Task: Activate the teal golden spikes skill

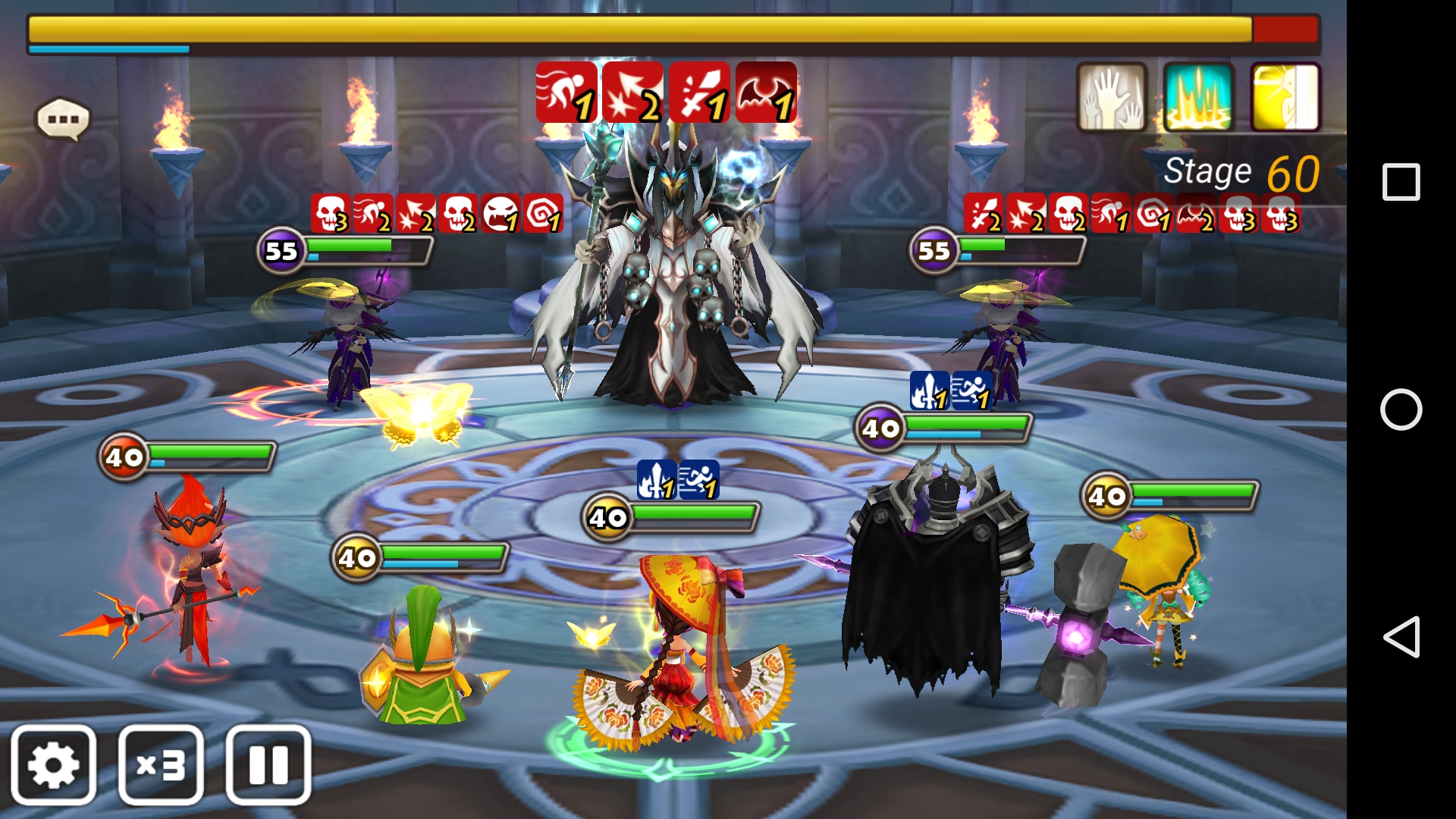Action: (1198, 97)
